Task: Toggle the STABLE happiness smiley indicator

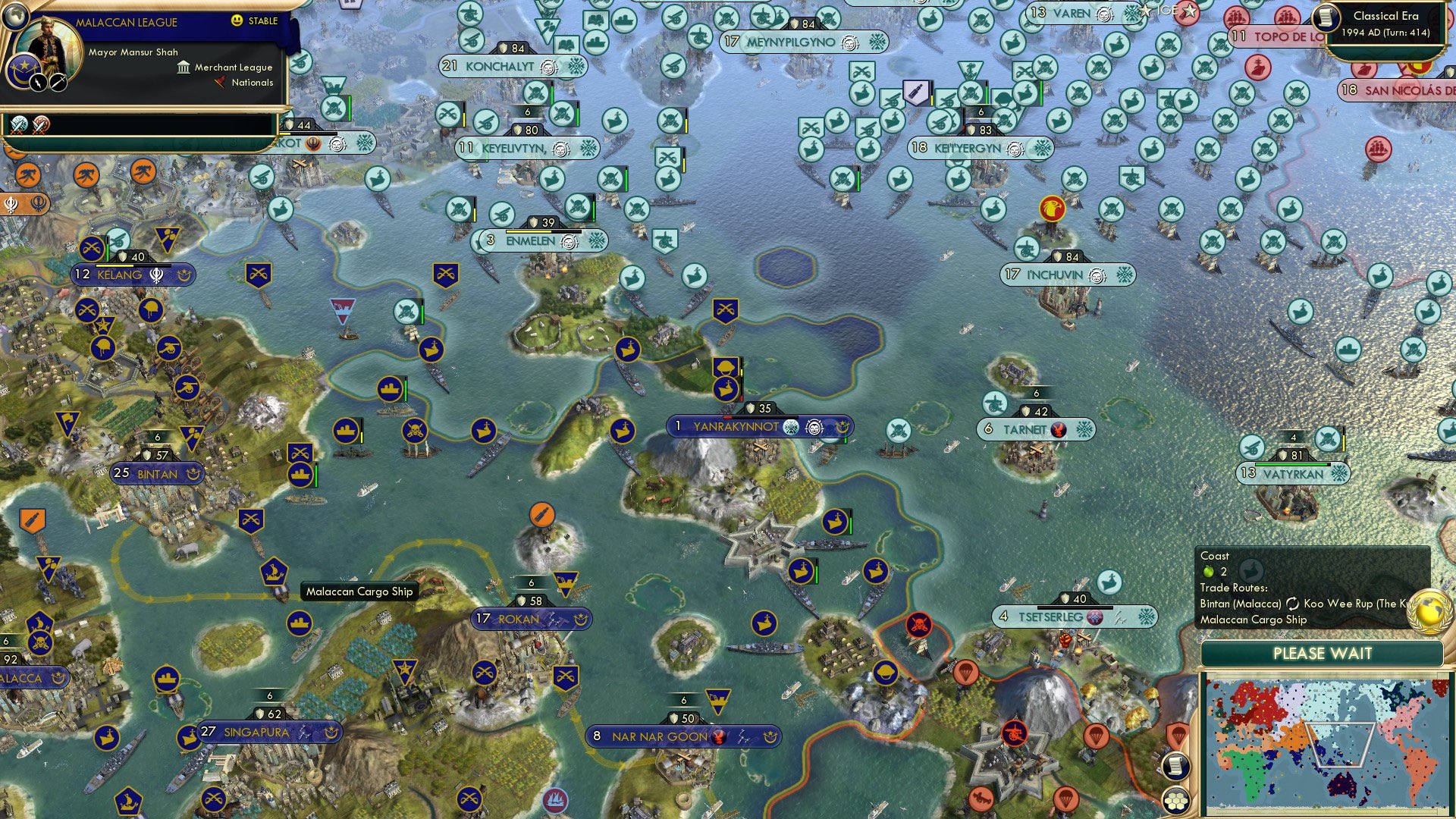Action: coord(236,22)
